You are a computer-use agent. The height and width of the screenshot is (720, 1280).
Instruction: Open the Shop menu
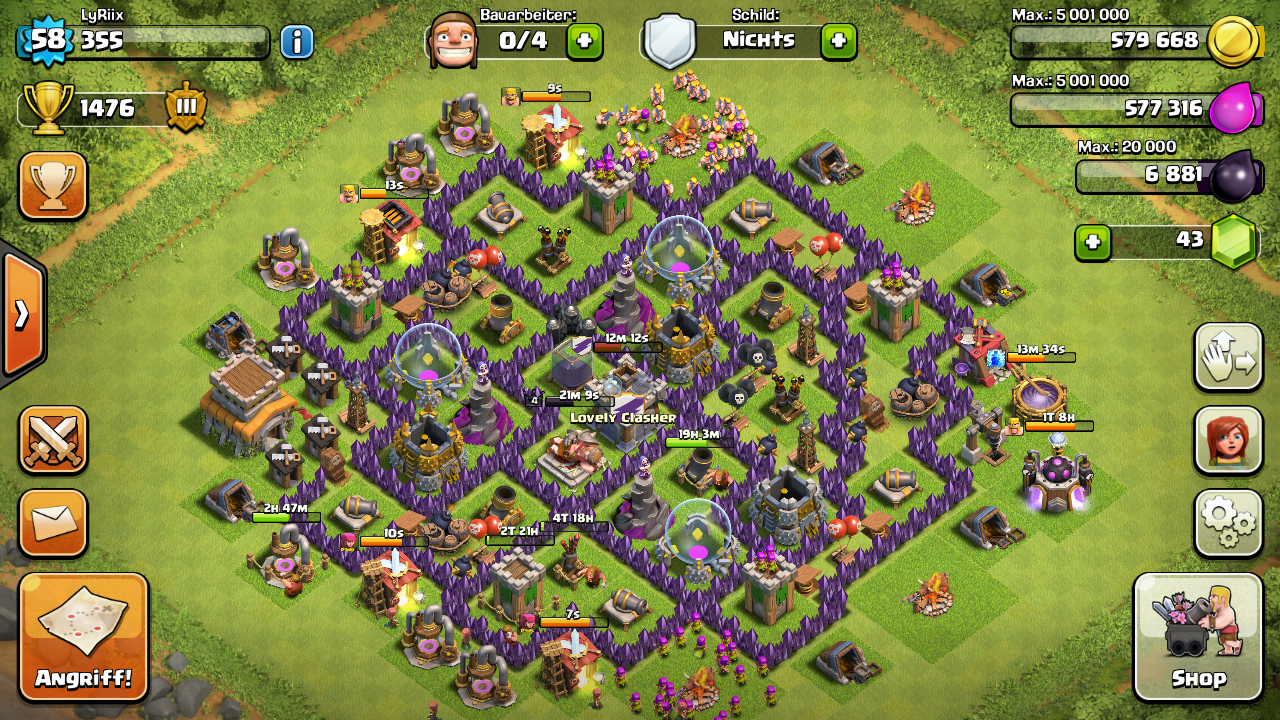[x=1198, y=636]
